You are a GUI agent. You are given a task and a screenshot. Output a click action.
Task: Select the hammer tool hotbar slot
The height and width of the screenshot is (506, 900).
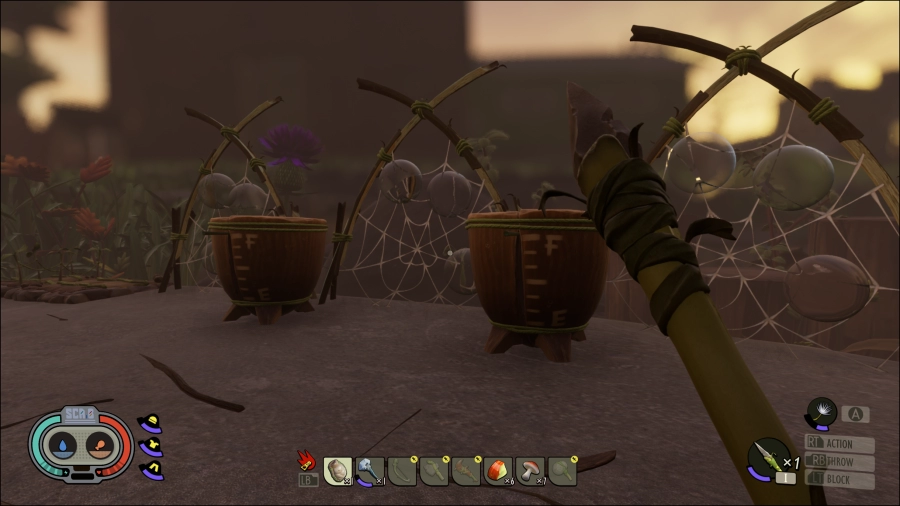pos(369,469)
